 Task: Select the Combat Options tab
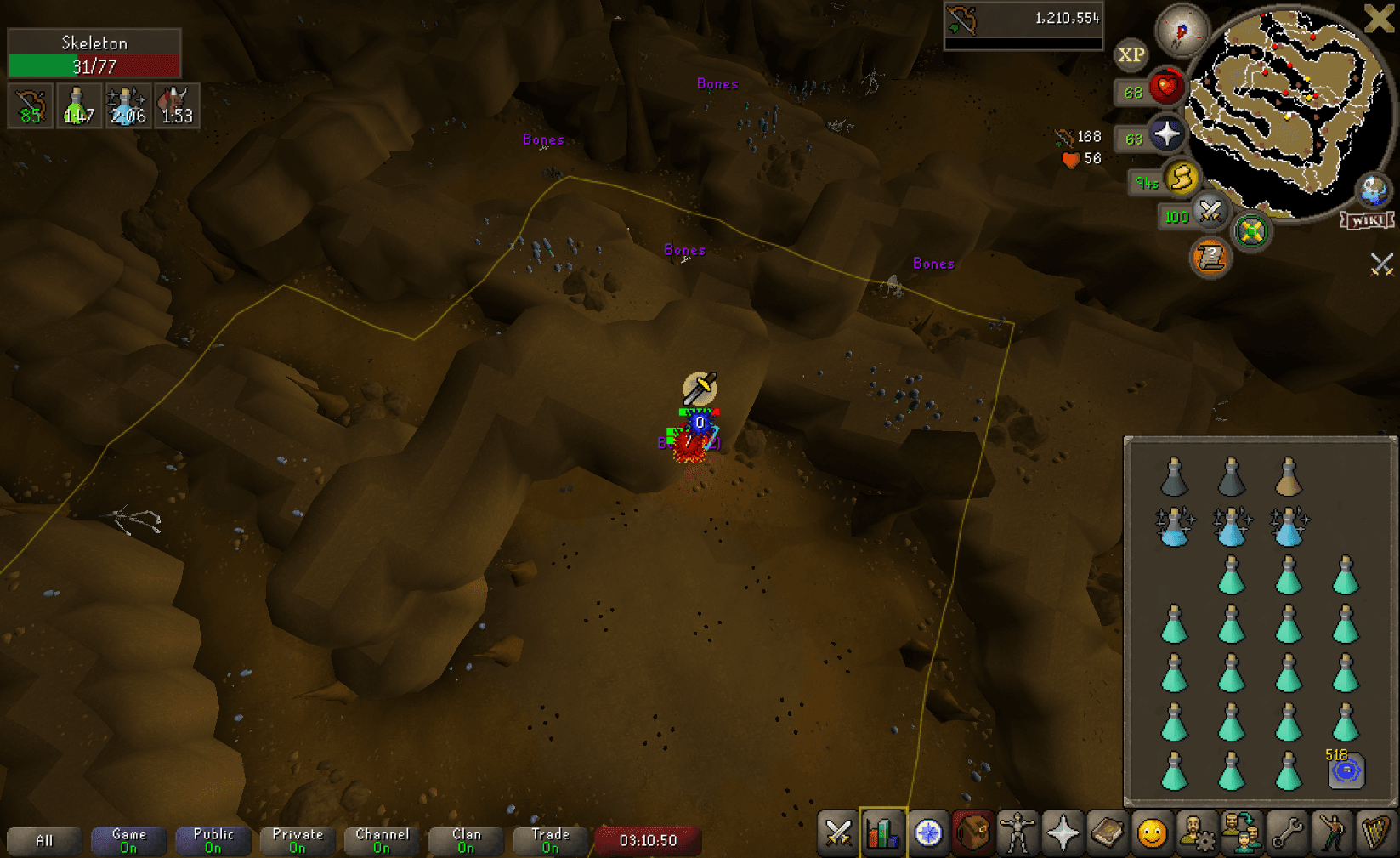(837, 835)
